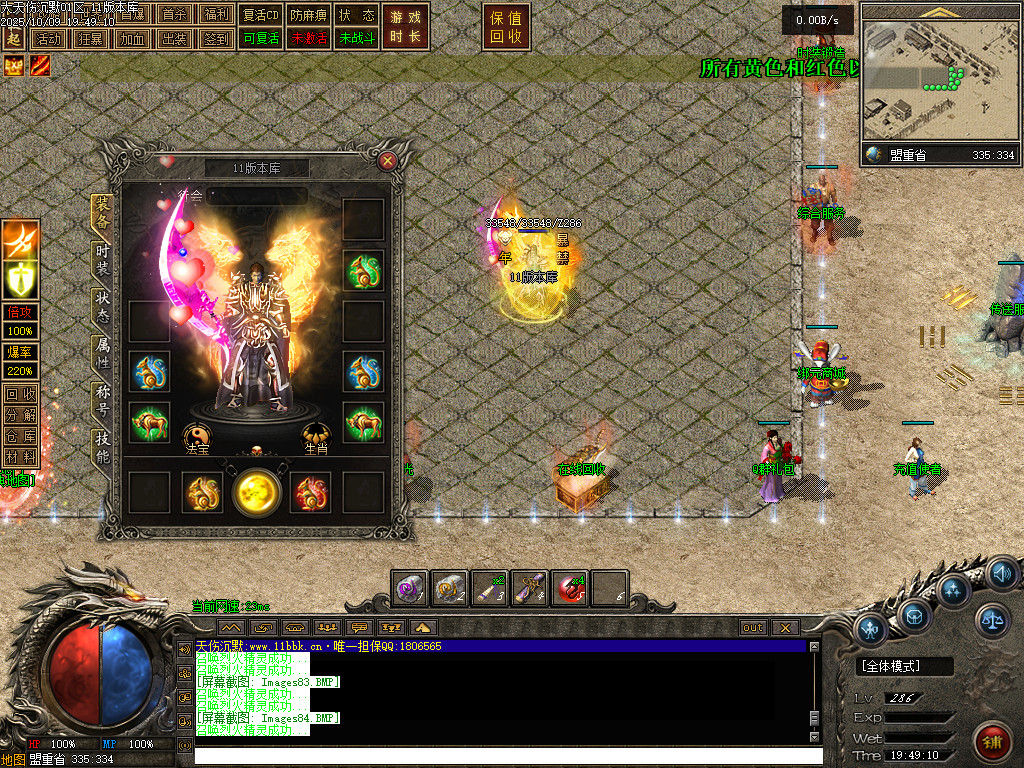Click the 签到 daily sign-in button
This screenshot has width=1024, height=768.
click(x=217, y=39)
